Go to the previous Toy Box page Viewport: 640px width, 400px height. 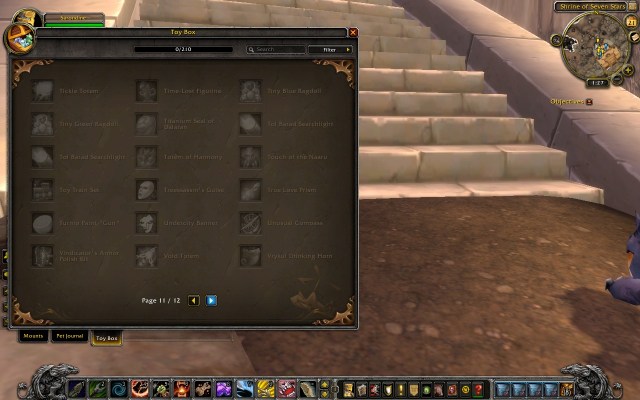click(x=194, y=300)
